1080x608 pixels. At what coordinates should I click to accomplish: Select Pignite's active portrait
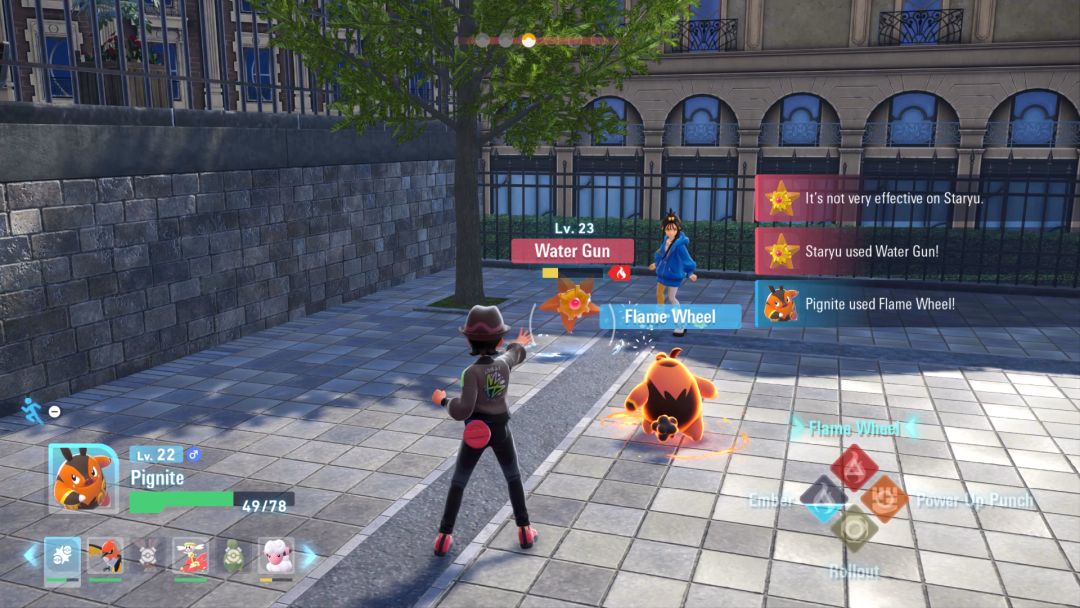pyautogui.click(x=80, y=478)
